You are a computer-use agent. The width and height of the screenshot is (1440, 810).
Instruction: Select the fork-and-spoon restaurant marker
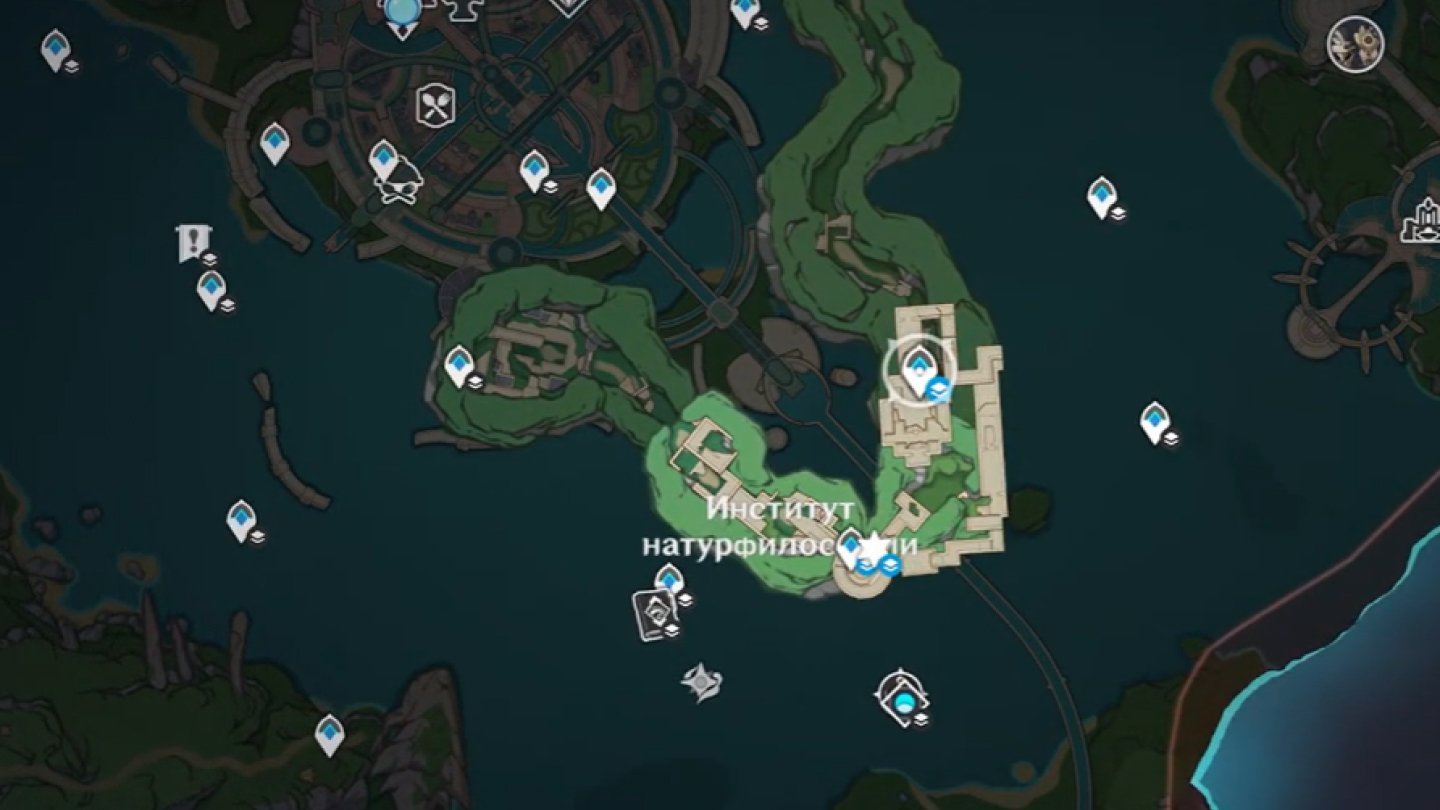(x=435, y=105)
